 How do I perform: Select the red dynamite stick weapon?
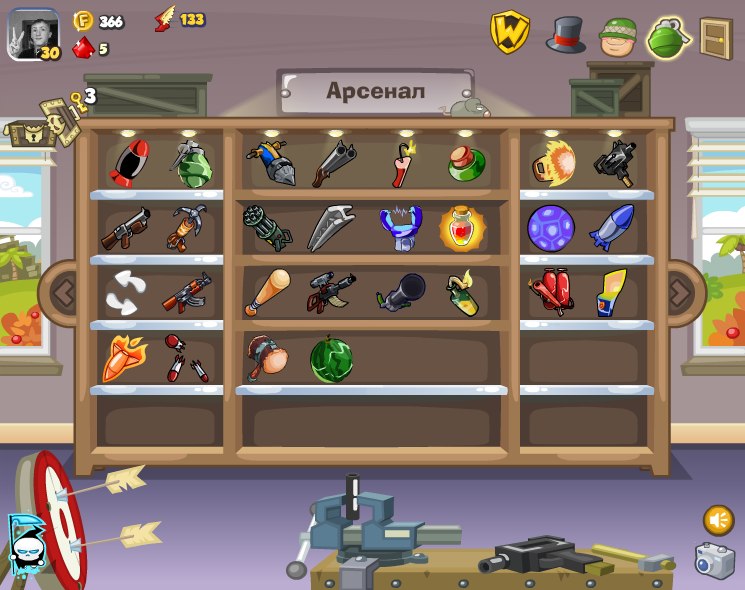pyautogui.click(x=402, y=164)
